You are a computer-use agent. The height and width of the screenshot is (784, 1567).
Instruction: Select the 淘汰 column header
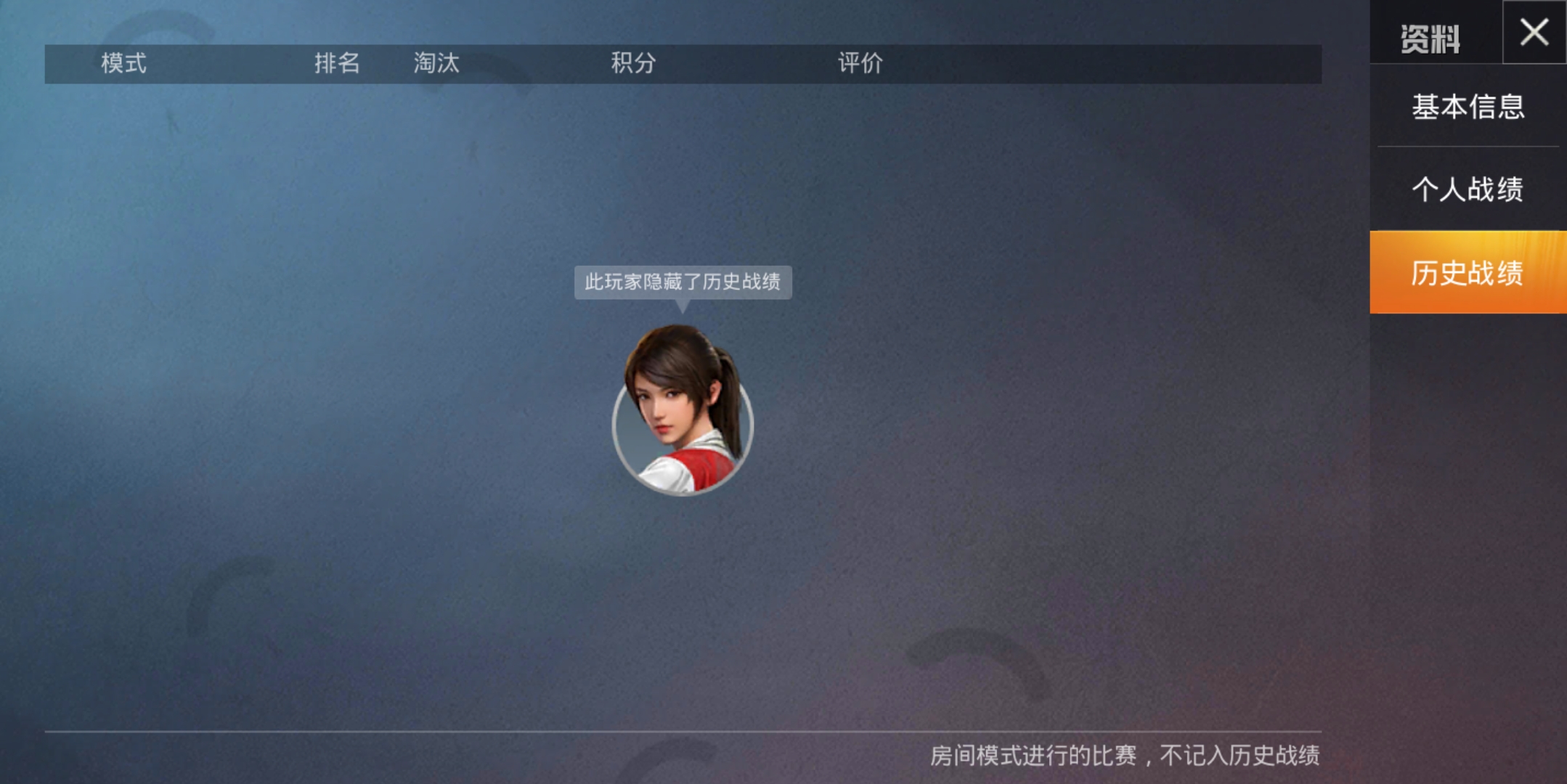pos(436,64)
